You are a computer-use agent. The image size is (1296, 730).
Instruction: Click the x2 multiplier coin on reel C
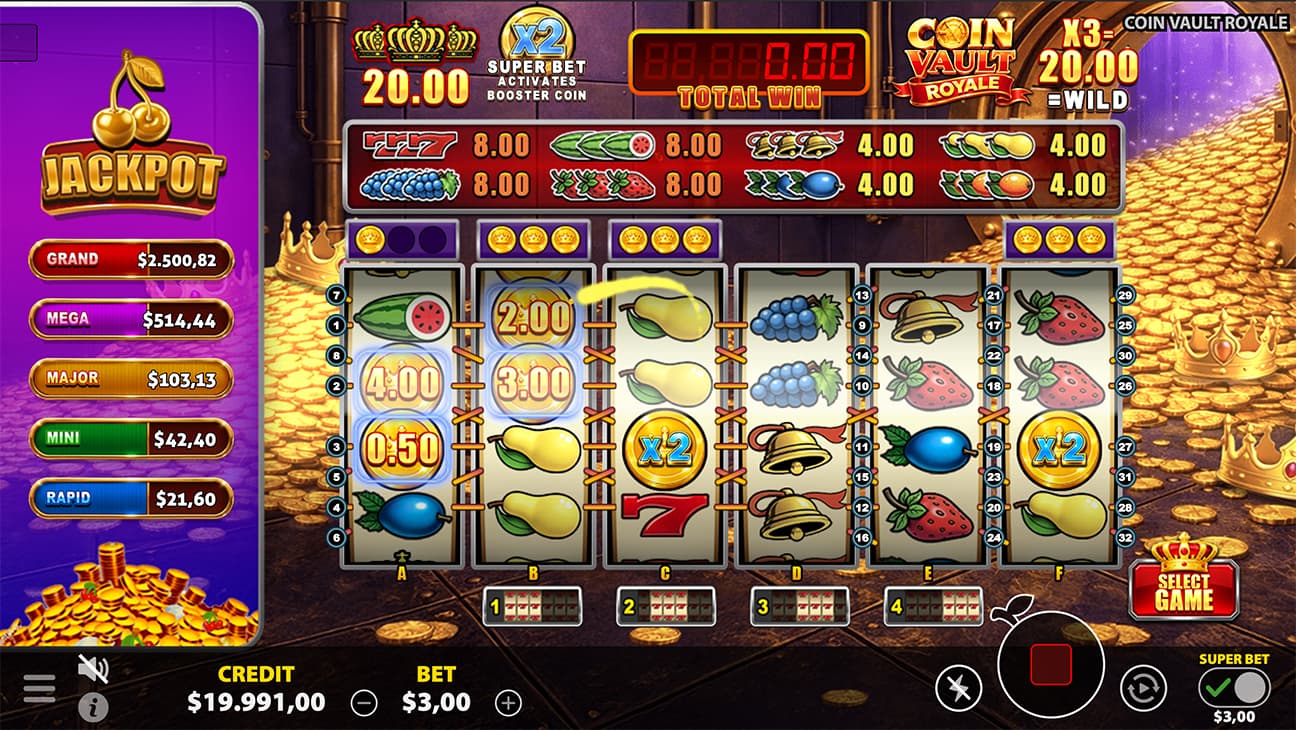point(667,450)
